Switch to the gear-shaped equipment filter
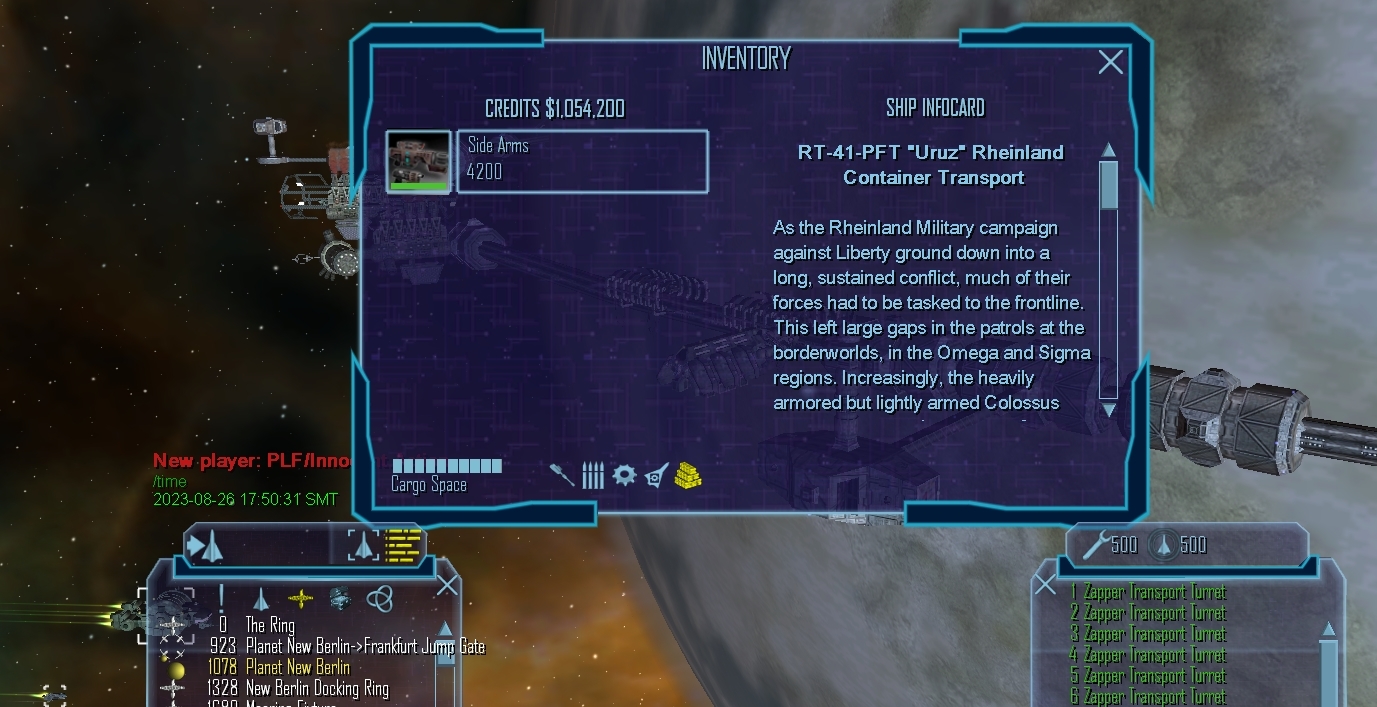Image resolution: width=1377 pixels, height=707 pixels. (x=624, y=474)
